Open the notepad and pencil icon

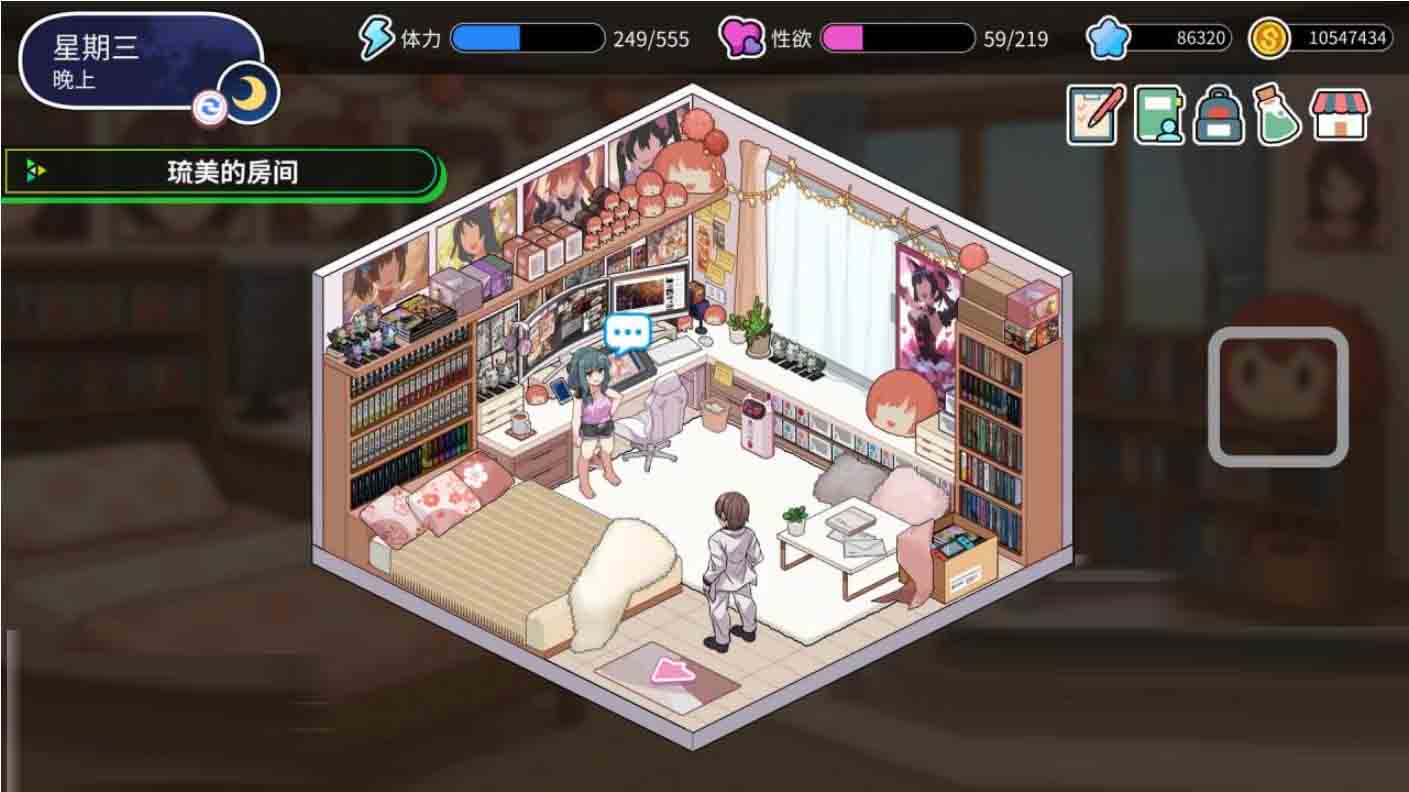pyautogui.click(x=1095, y=115)
